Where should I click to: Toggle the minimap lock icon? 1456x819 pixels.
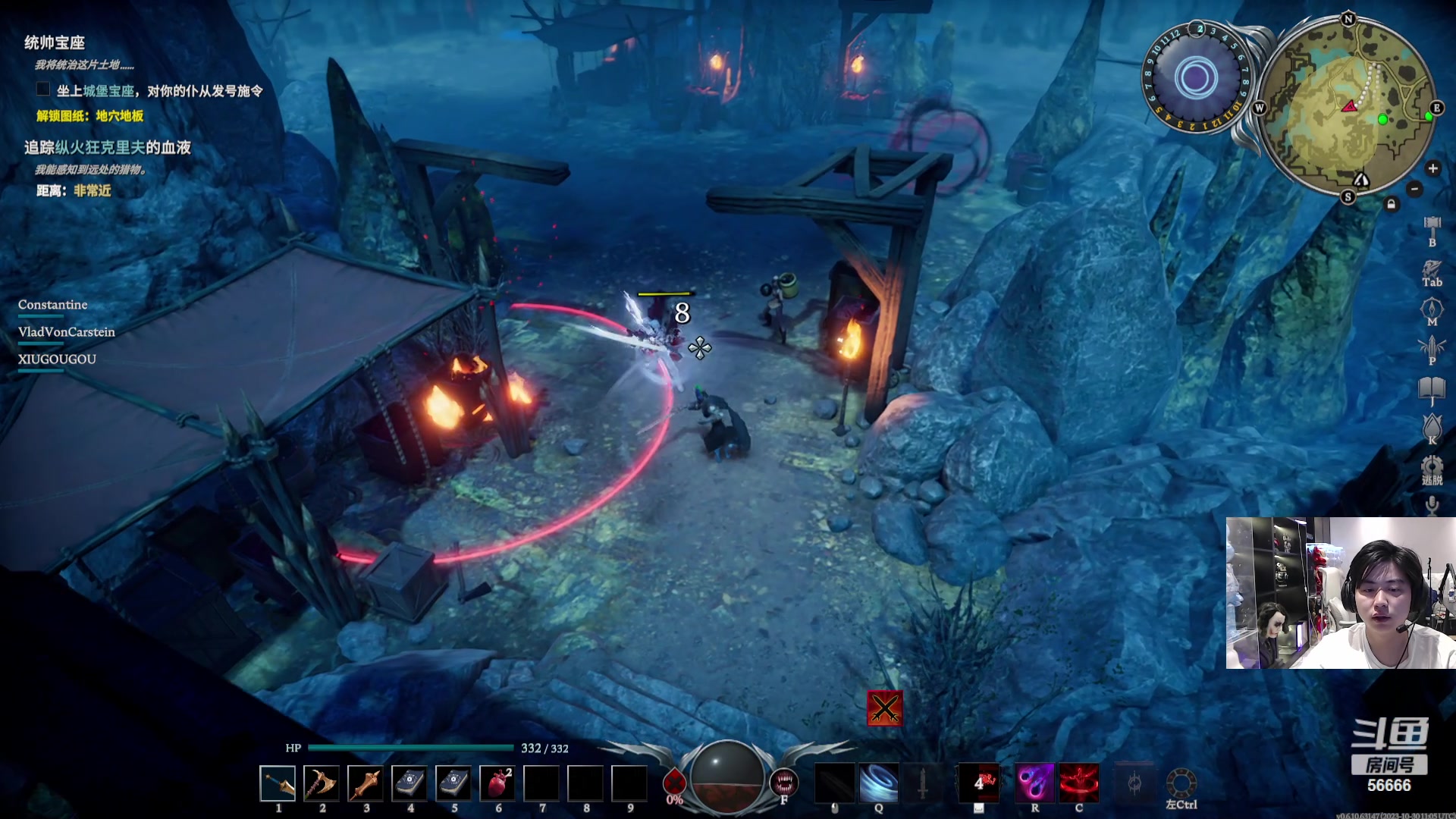point(1391,204)
